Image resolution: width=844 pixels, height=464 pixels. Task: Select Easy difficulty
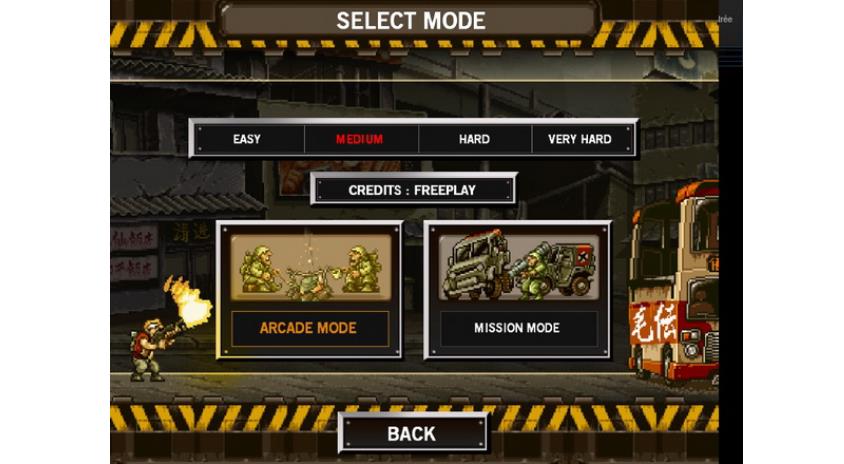(247, 139)
